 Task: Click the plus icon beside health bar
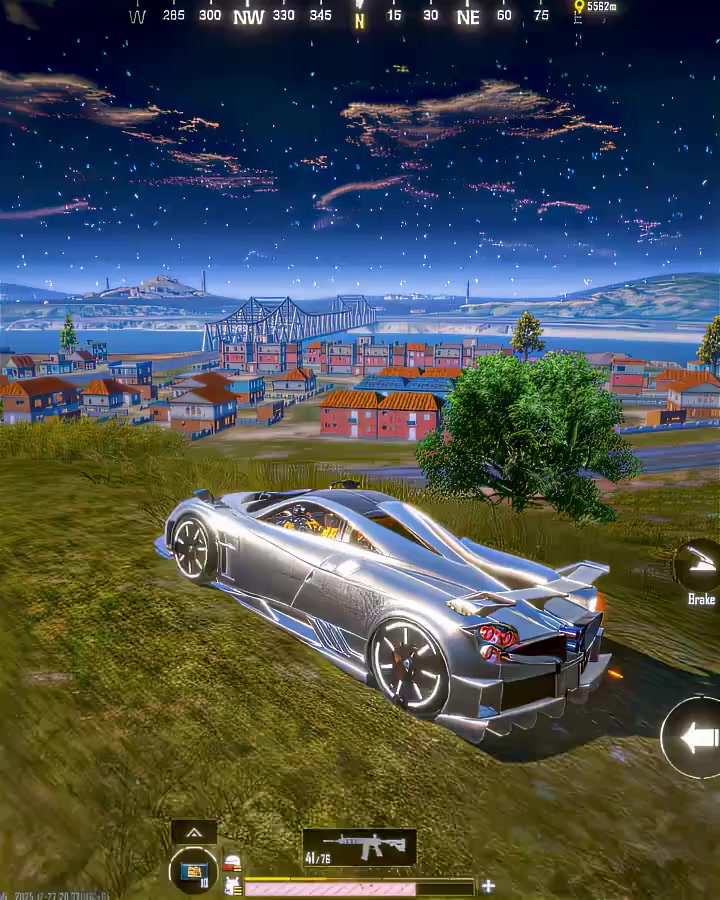(x=488, y=886)
